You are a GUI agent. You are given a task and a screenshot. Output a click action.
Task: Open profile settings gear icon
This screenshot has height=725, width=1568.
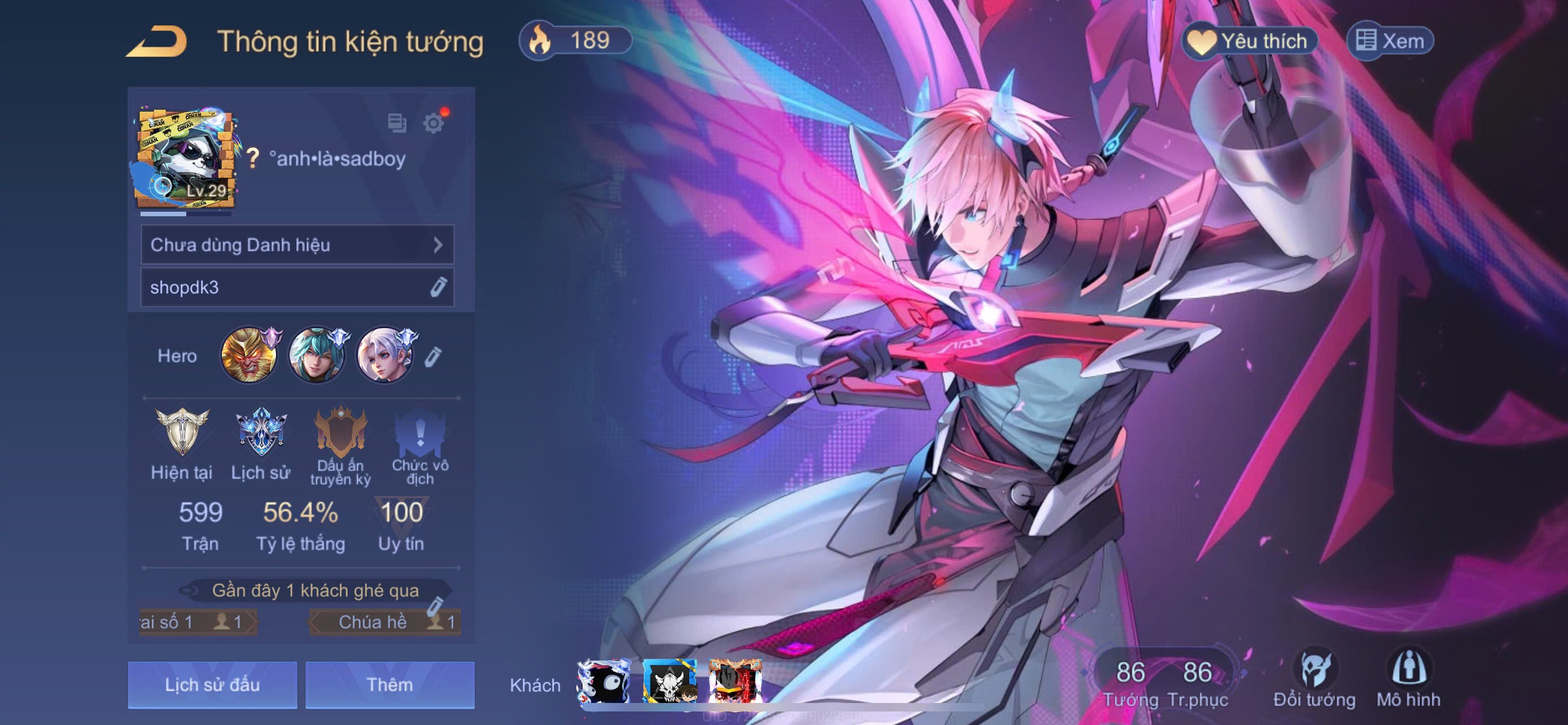coord(433,123)
